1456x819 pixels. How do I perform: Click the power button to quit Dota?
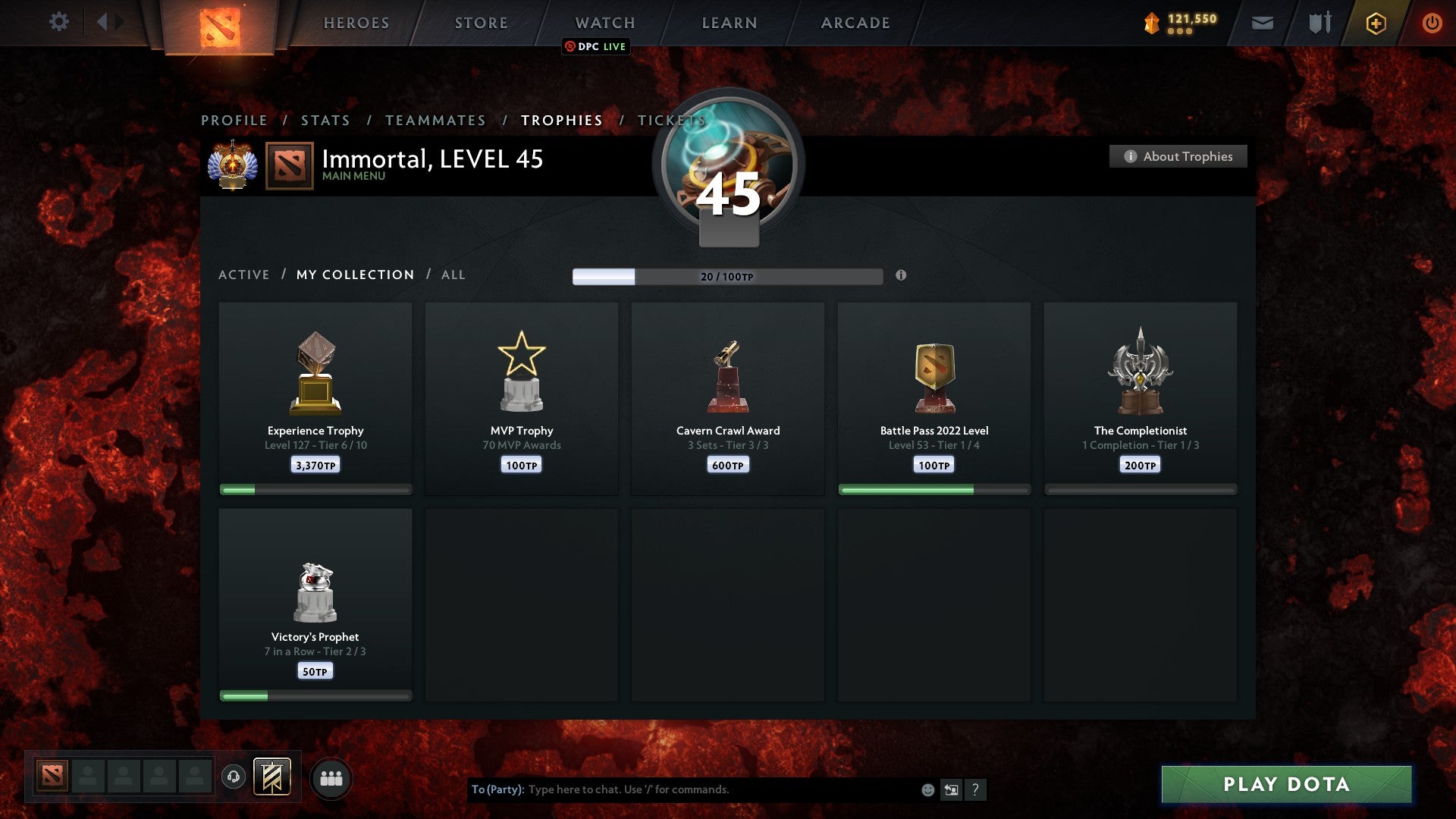tap(1432, 23)
